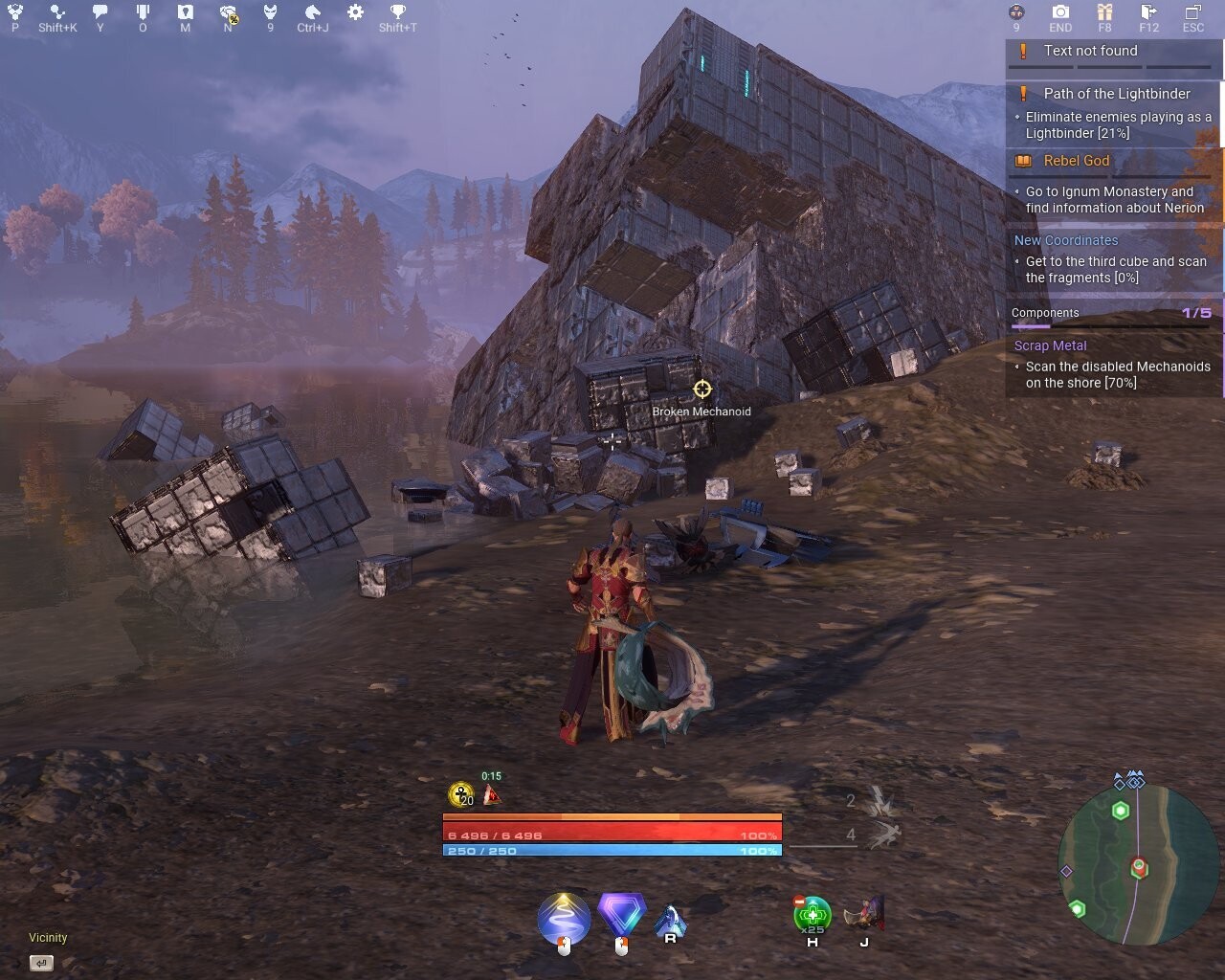The width and height of the screenshot is (1225, 980).
Task: Open the character profile icon
Action: 13,13
